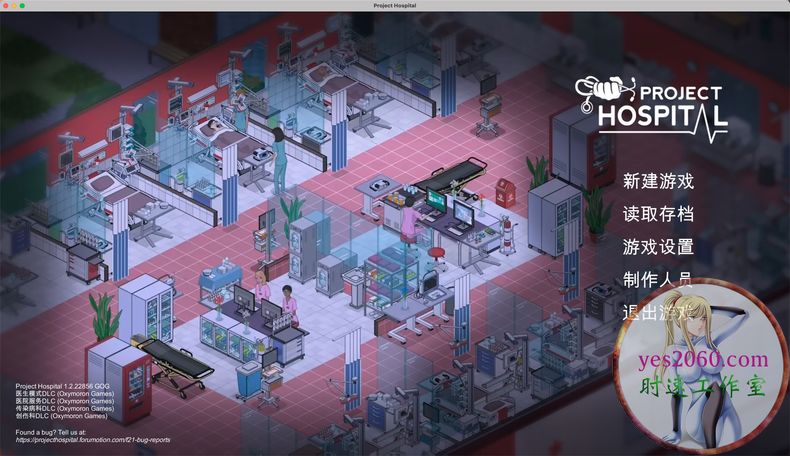Image resolution: width=790 pixels, height=456 pixels.
Task: Start a new game via 新建游戏
Action: click(x=657, y=182)
